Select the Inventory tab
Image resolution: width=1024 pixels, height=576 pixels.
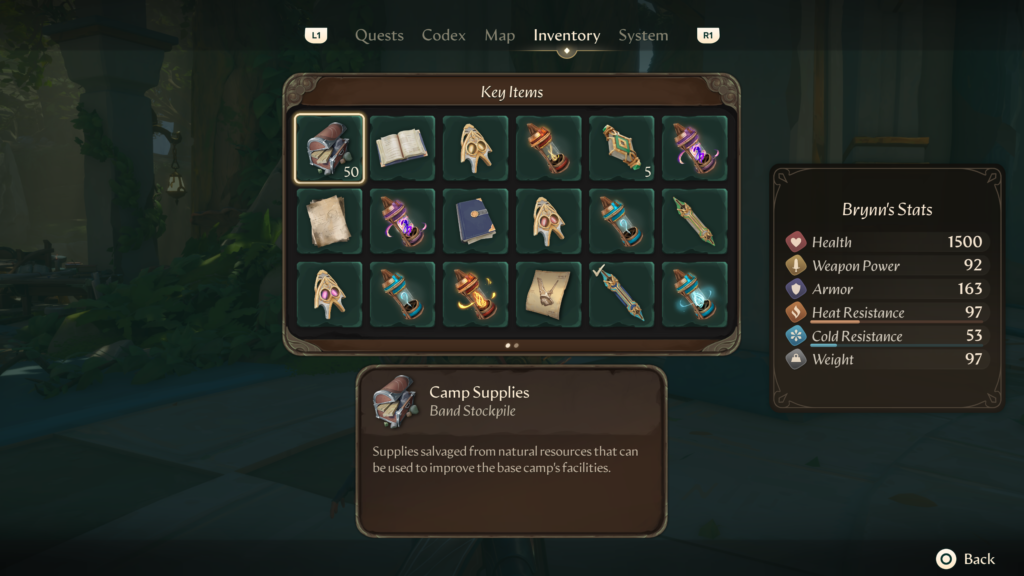click(566, 35)
